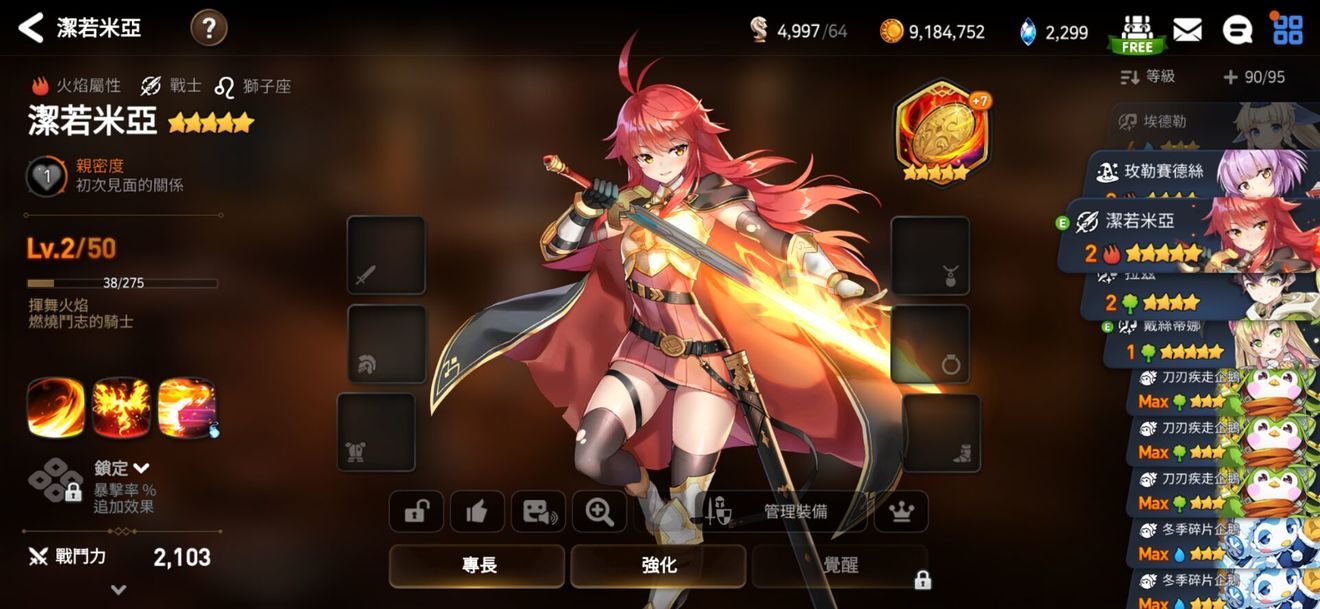This screenshot has width=1320, height=609.
Task: Open the 強化 enhance button
Action: (x=658, y=566)
